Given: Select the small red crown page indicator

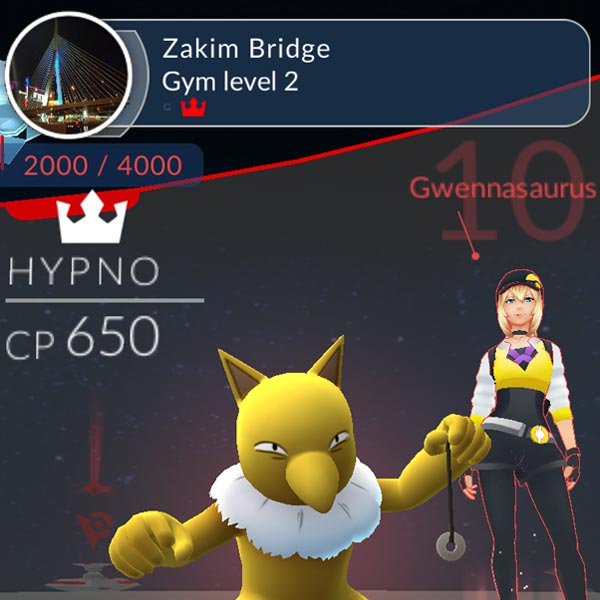Looking at the screenshot, I should pyautogui.click(x=191, y=107).
